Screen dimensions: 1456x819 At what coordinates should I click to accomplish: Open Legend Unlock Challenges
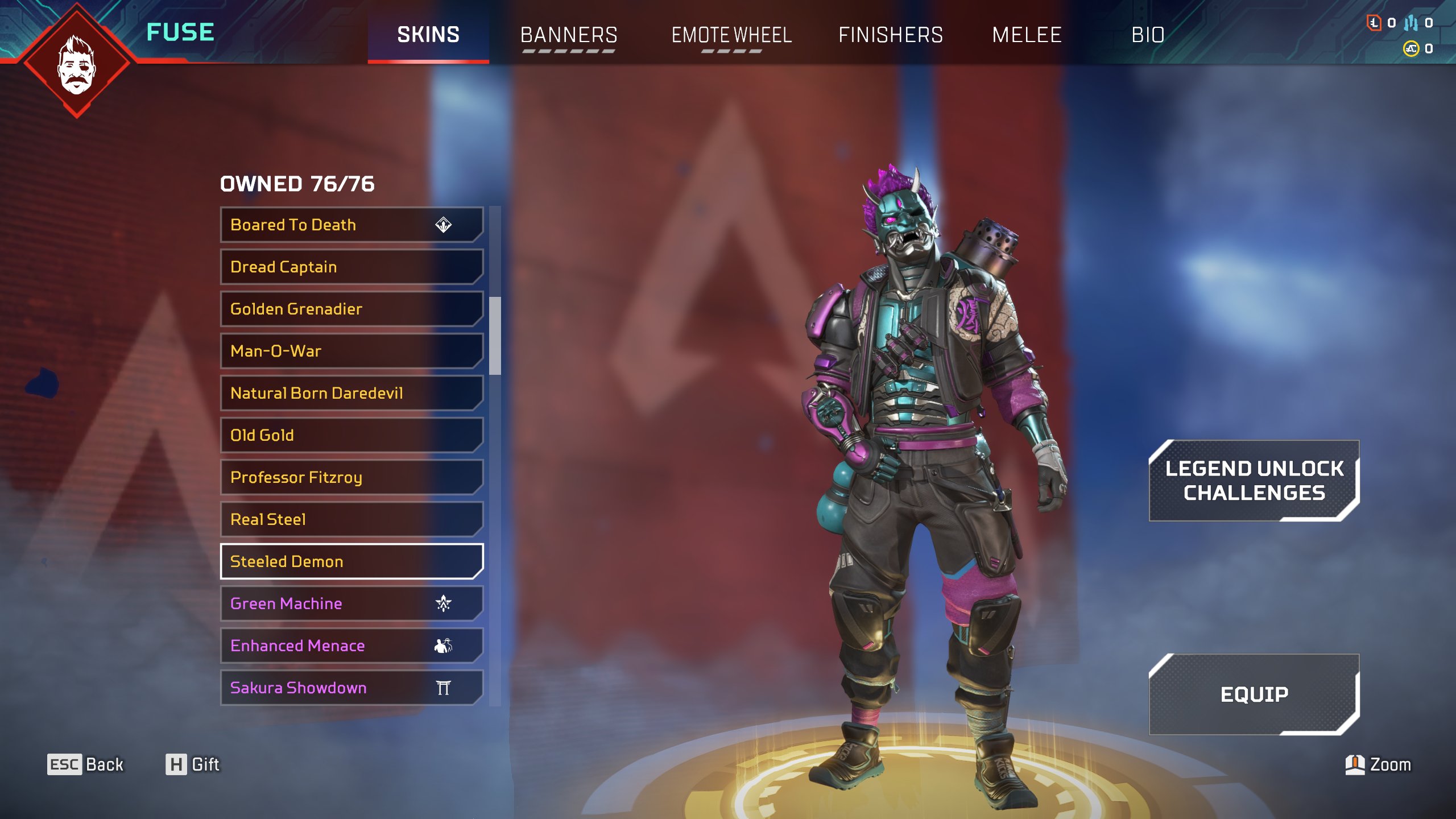(1254, 481)
